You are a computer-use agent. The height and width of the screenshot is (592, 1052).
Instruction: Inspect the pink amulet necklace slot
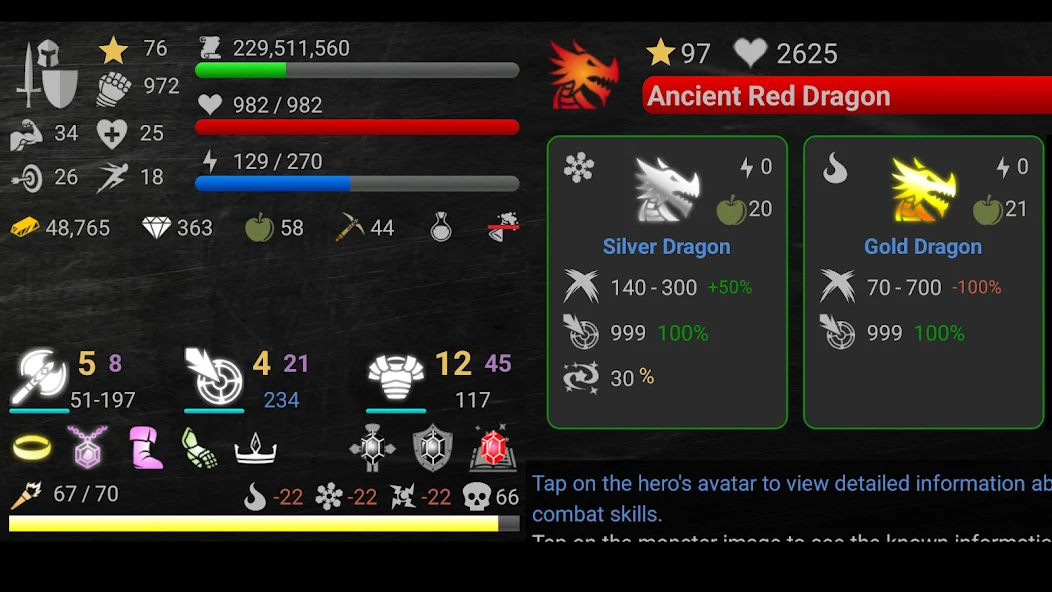(87, 447)
